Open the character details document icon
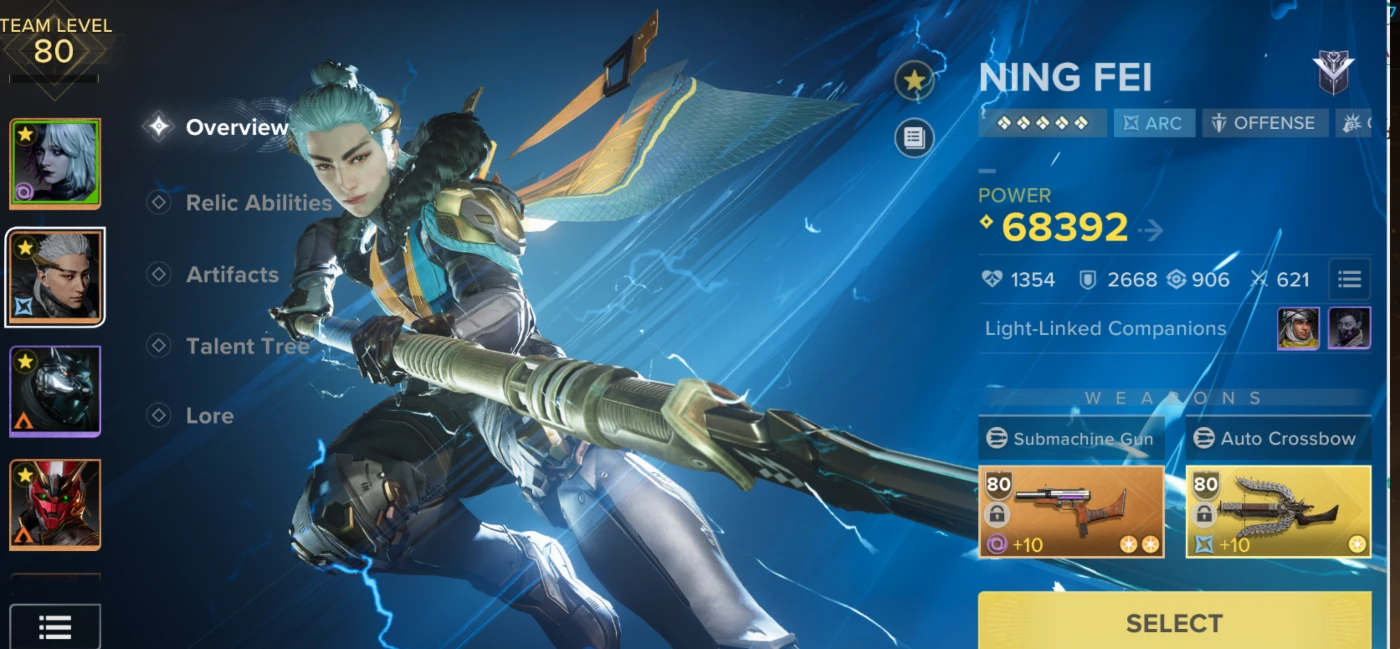The height and width of the screenshot is (649, 1400). coord(914,138)
